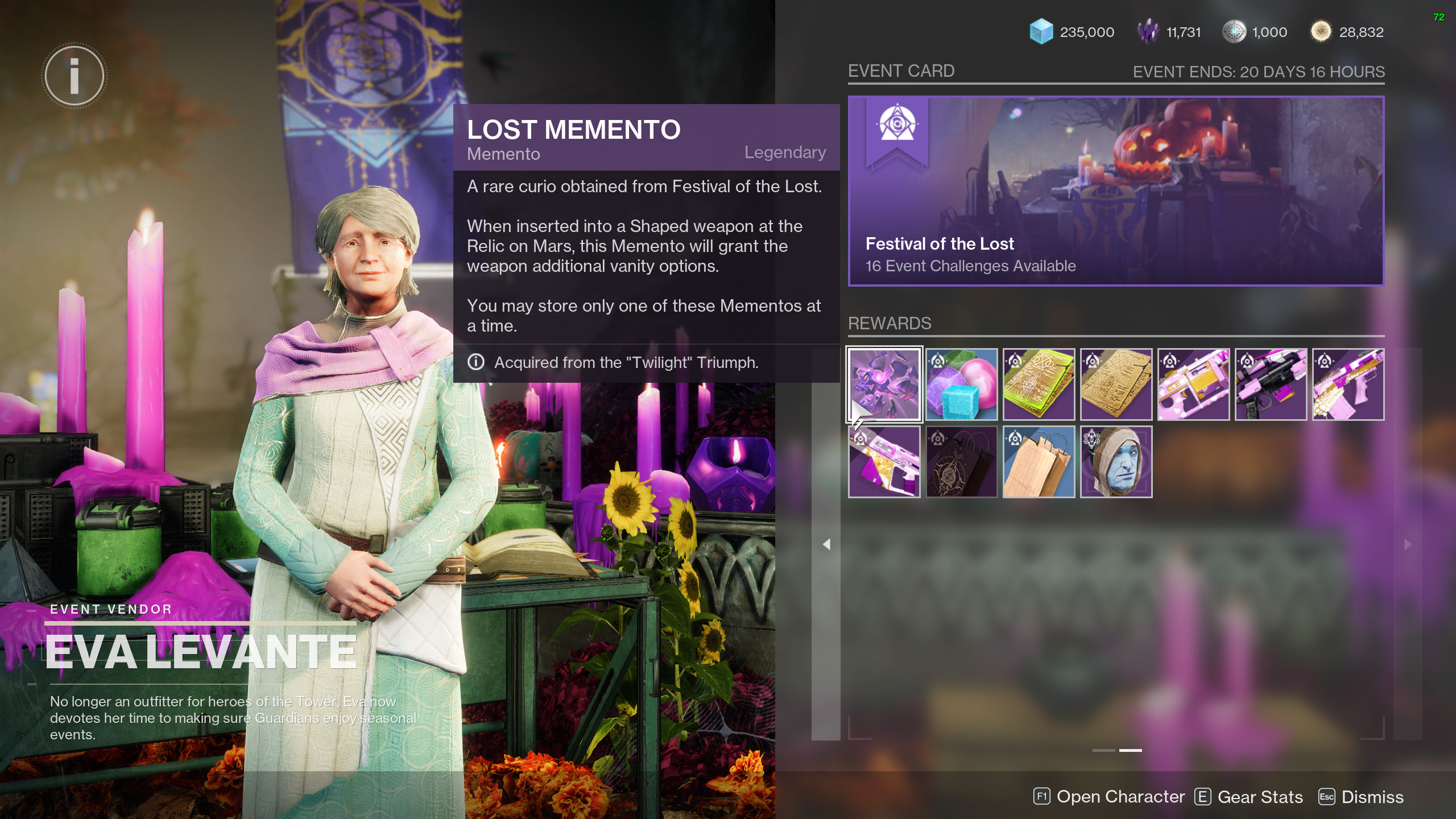
Task: Select the colorful candy reward
Action: click(x=962, y=384)
